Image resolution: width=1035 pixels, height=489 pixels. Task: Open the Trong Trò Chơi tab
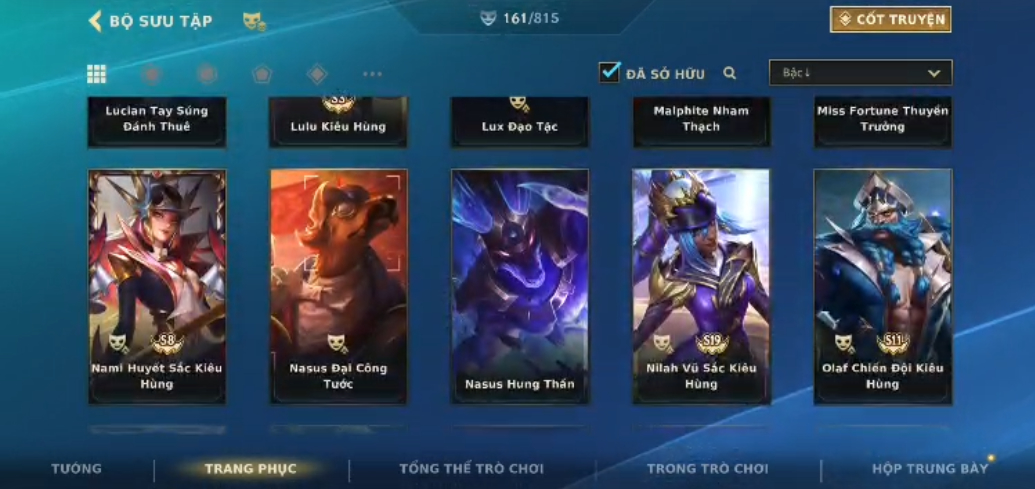[707, 469]
